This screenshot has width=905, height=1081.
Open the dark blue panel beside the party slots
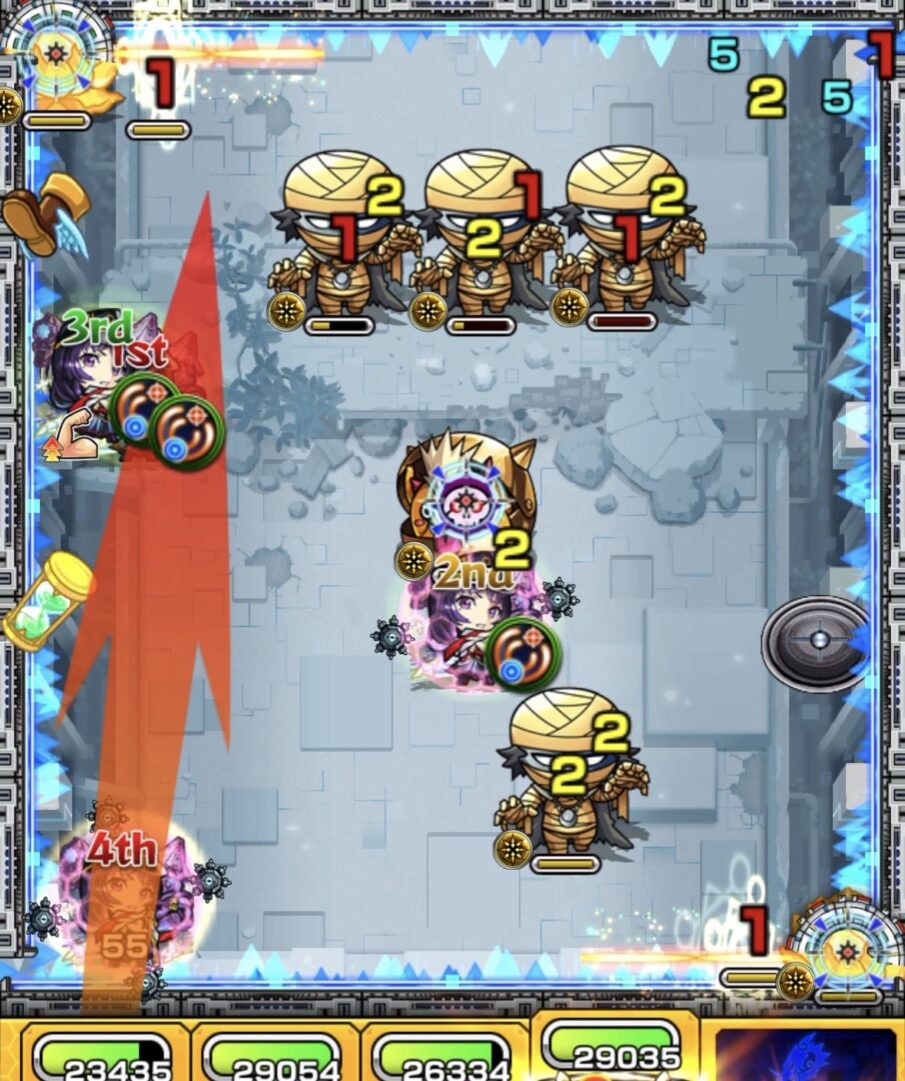(x=806, y=1053)
